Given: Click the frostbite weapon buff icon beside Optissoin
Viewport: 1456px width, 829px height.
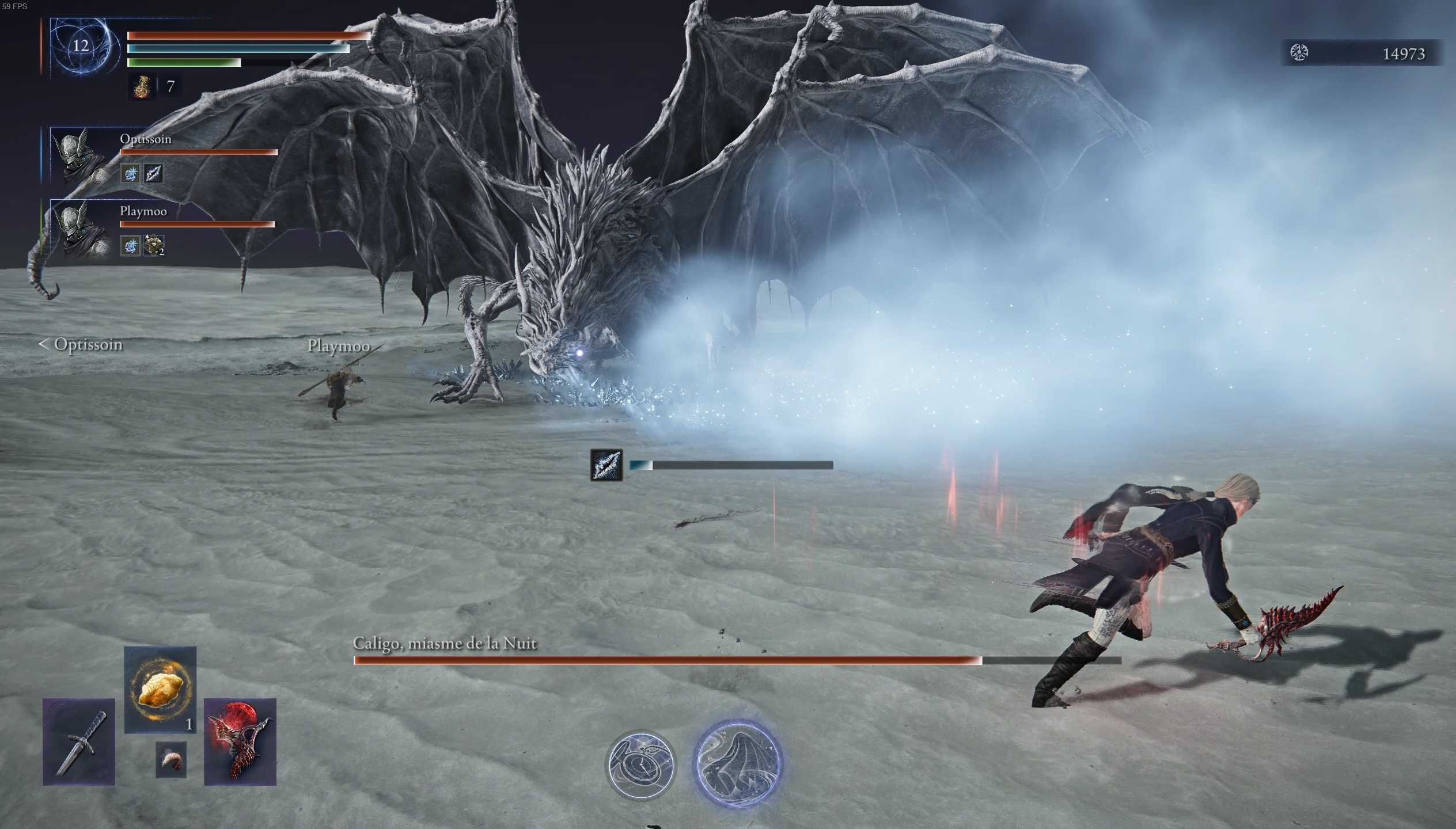Looking at the screenshot, I should click(x=154, y=174).
